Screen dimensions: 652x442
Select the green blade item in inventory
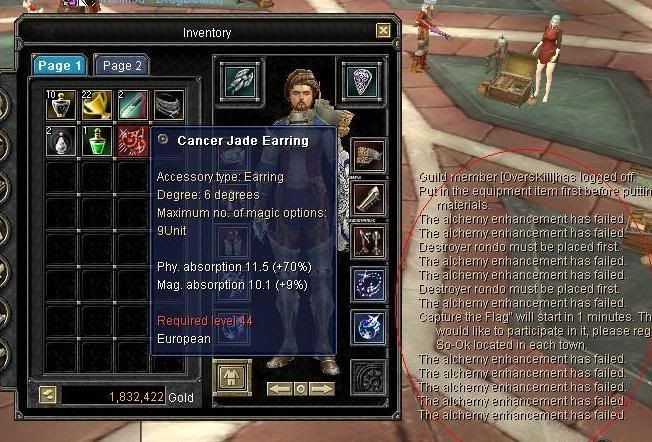click(x=133, y=105)
